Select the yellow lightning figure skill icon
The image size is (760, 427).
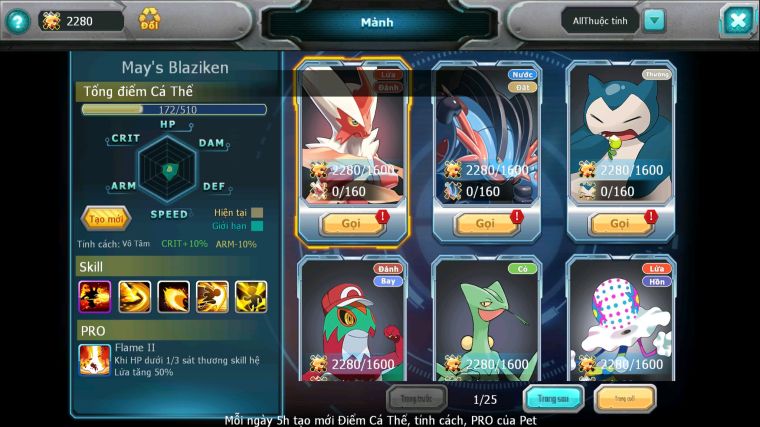click(251, 296)
